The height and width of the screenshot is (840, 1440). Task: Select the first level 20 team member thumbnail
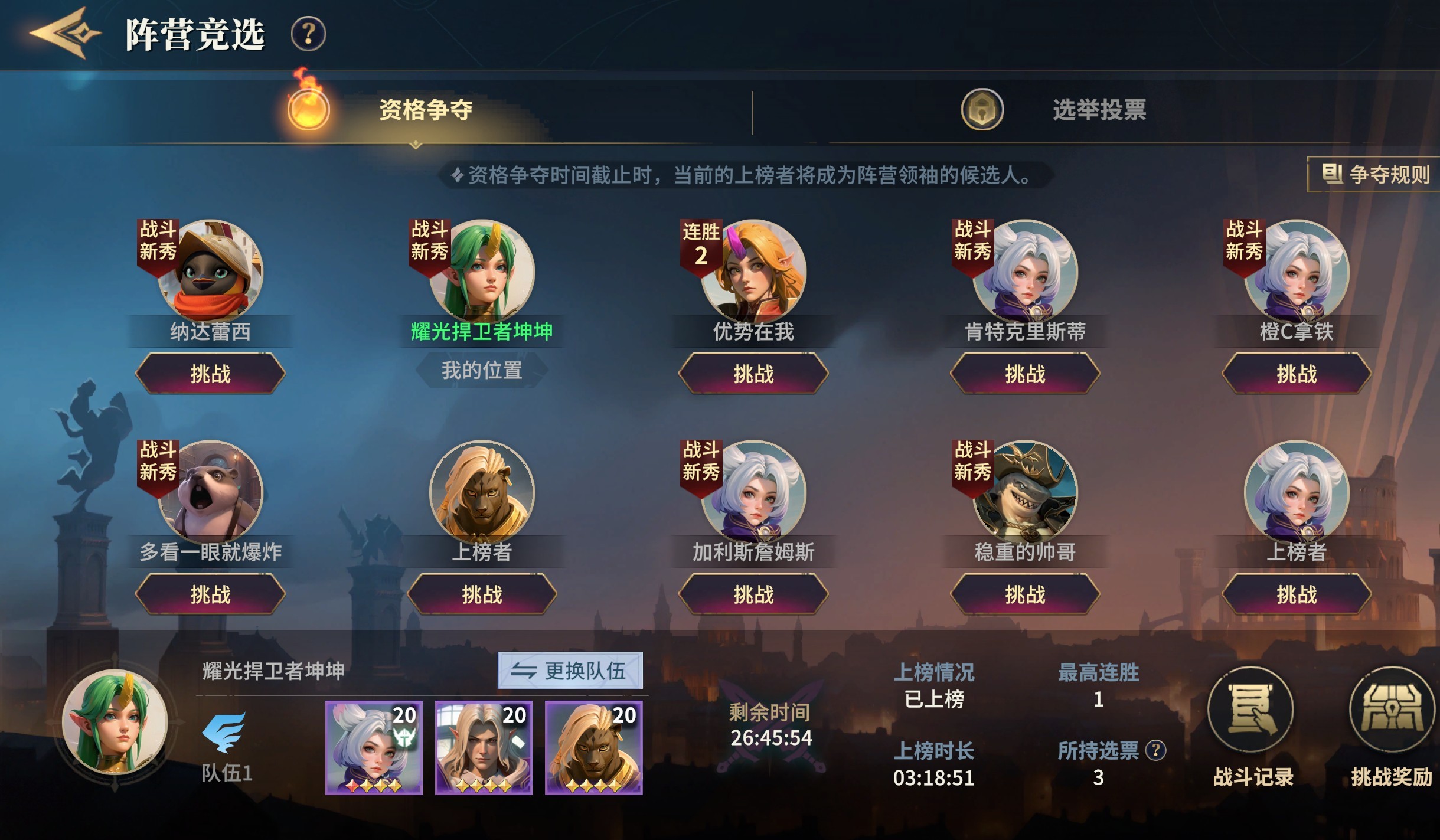[374, 747]
